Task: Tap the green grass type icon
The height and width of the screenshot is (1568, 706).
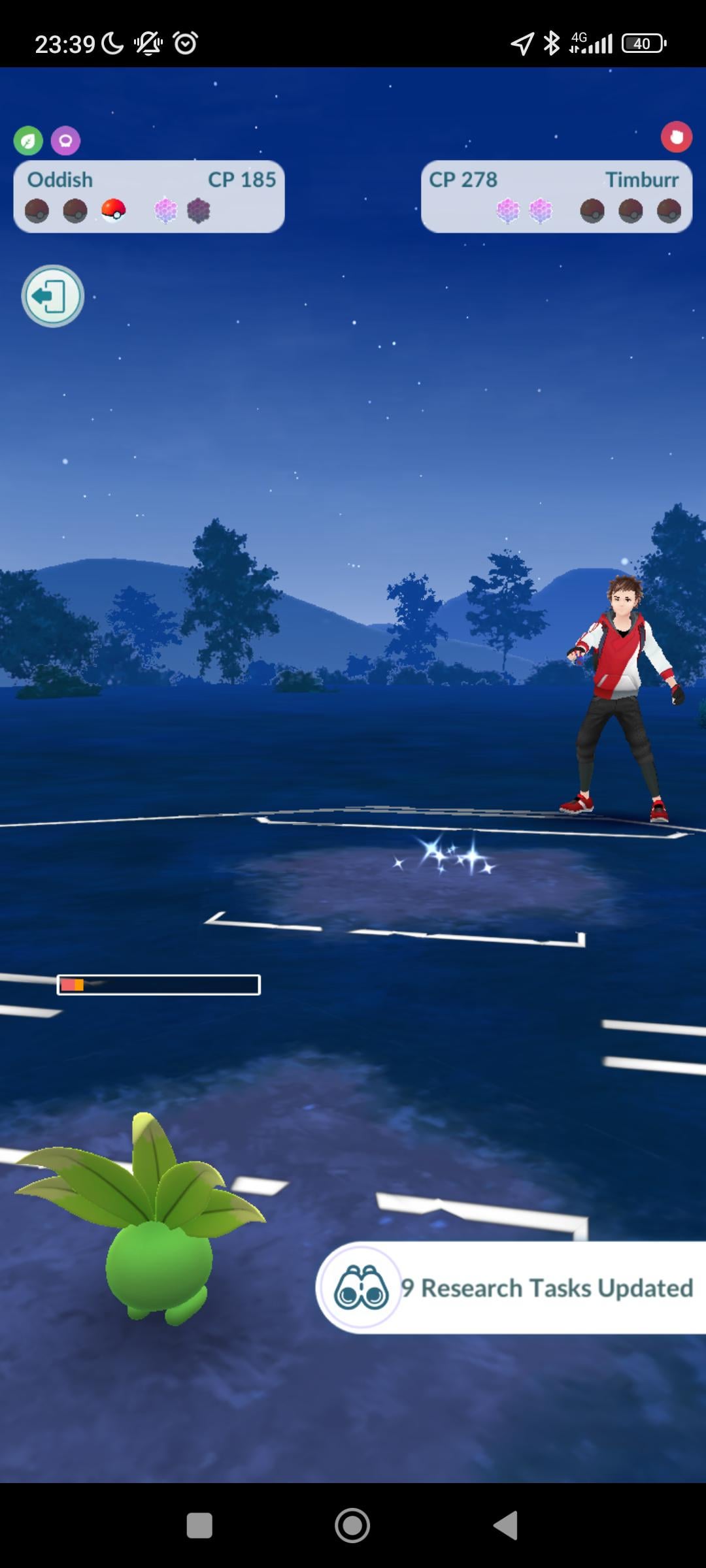Action: (28, 140)
